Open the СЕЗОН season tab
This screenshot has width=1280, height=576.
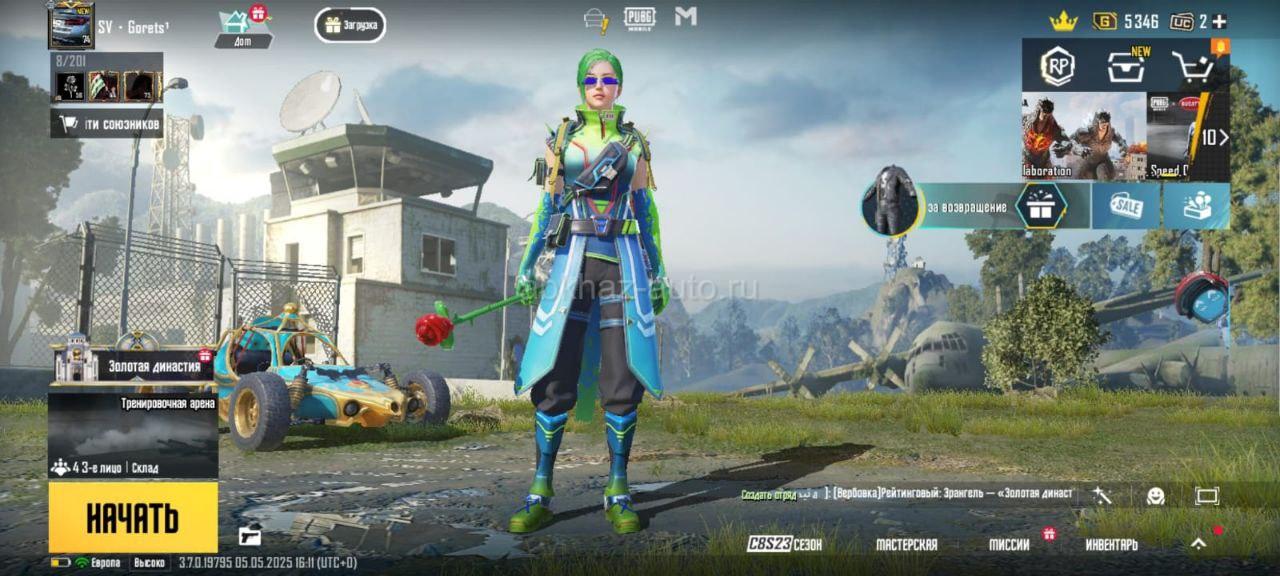[785, 544]
